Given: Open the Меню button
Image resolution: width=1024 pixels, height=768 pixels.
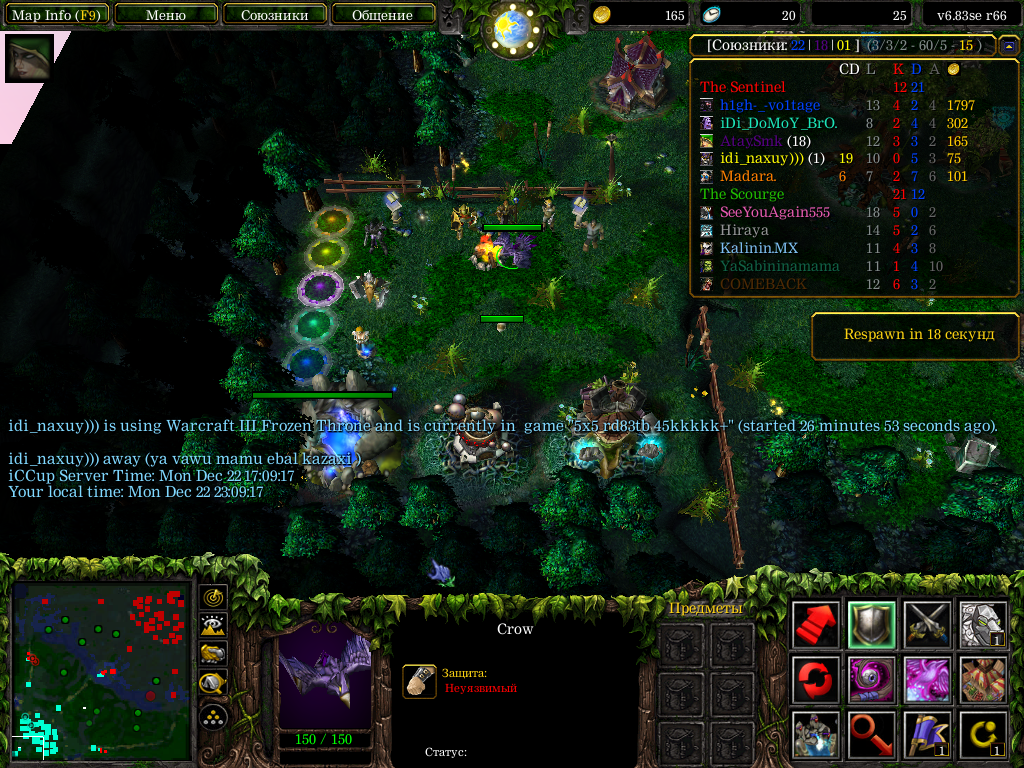Looking at the screenshot, I should click(x=166, y=15).
